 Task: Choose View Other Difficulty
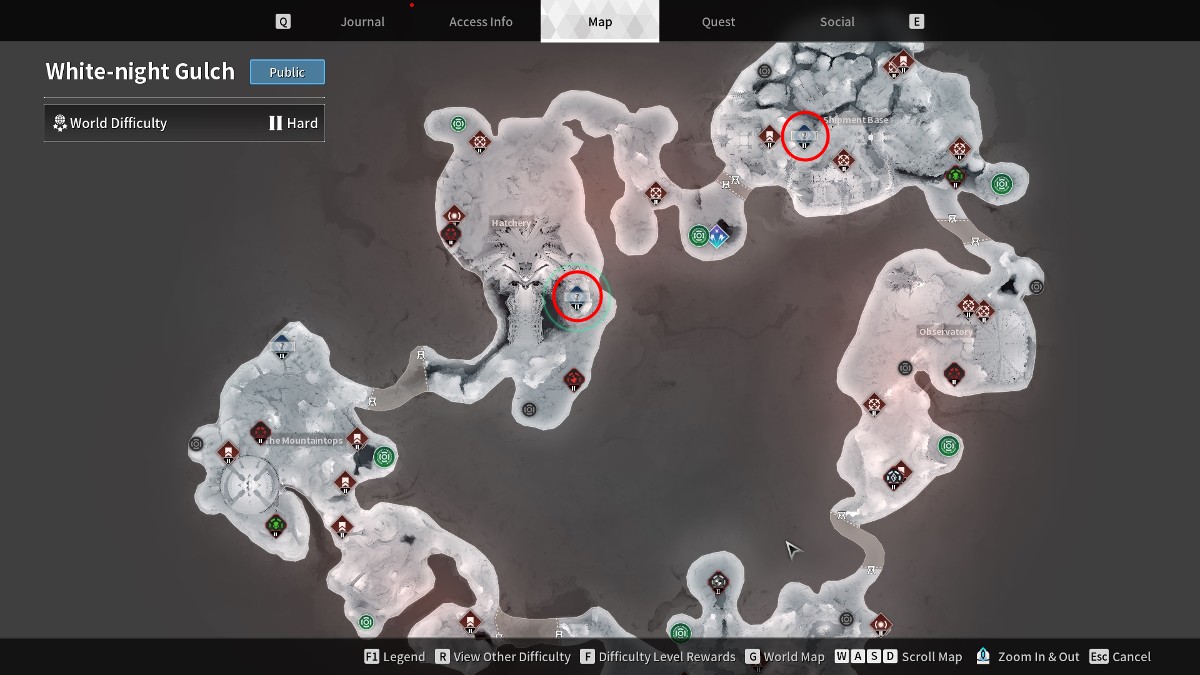[x=501, y=657]
